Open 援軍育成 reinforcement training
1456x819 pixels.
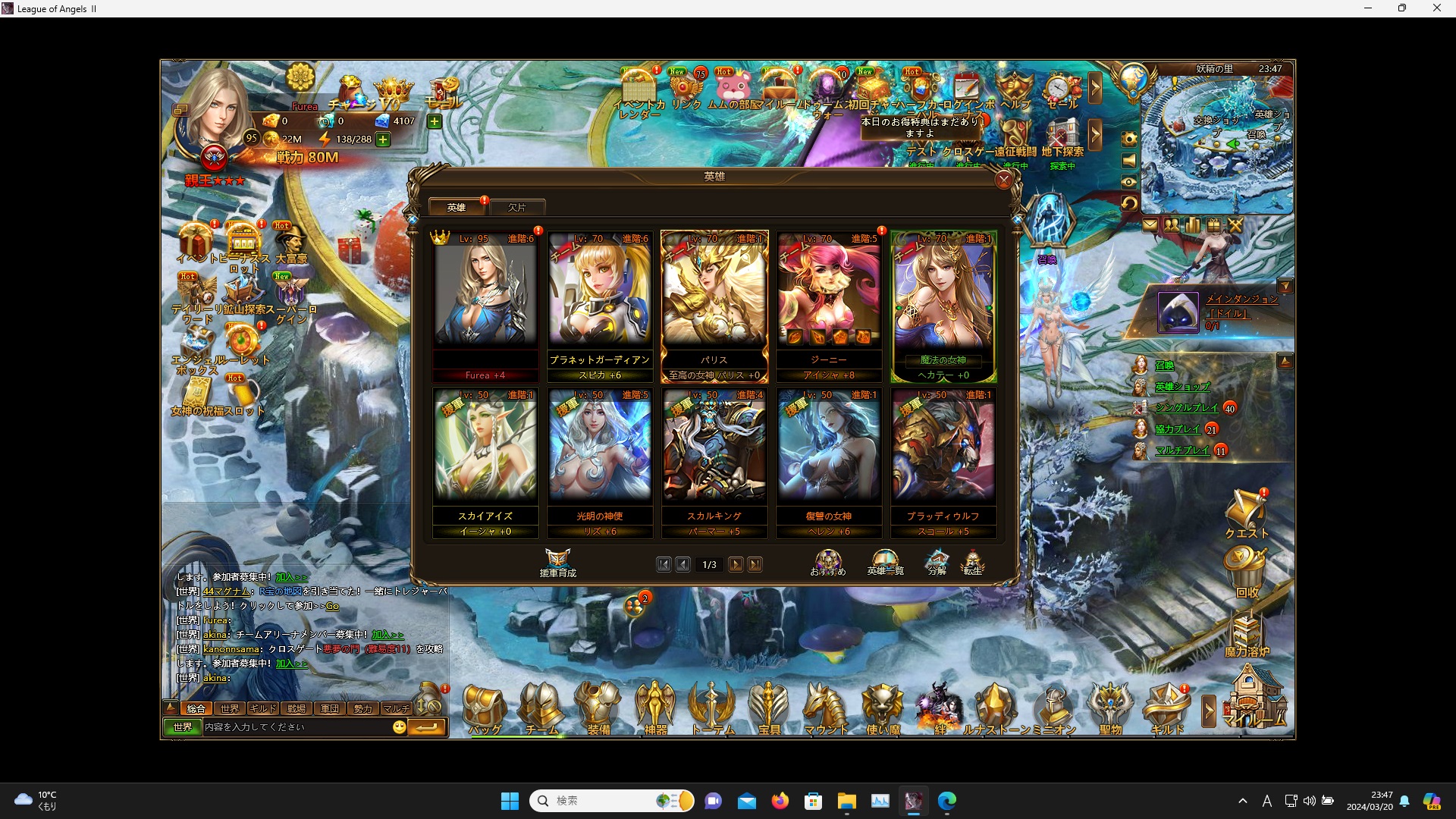tap(558, 563)
